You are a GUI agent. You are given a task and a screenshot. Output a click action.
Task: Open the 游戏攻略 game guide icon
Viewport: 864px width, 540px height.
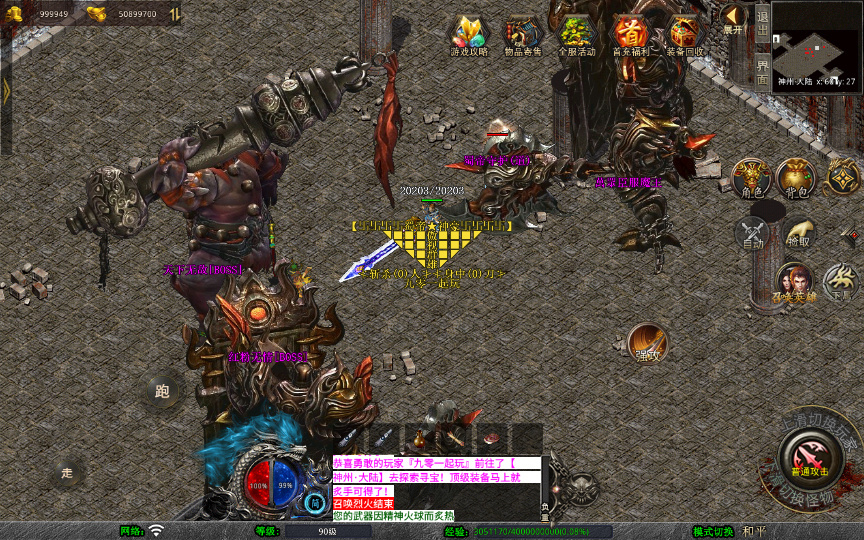coord(467,35)
